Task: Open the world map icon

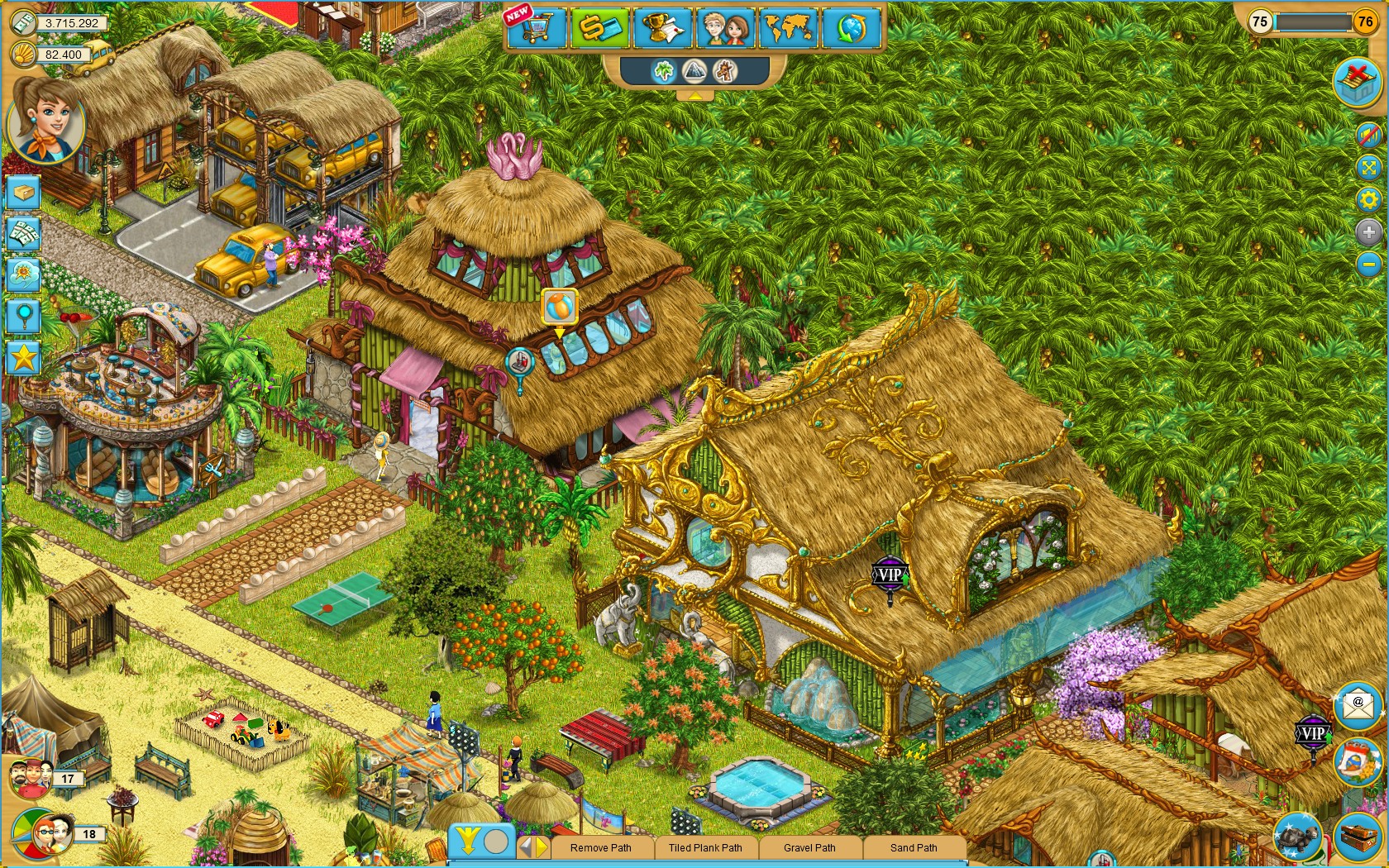Action: tap(788, 28)
